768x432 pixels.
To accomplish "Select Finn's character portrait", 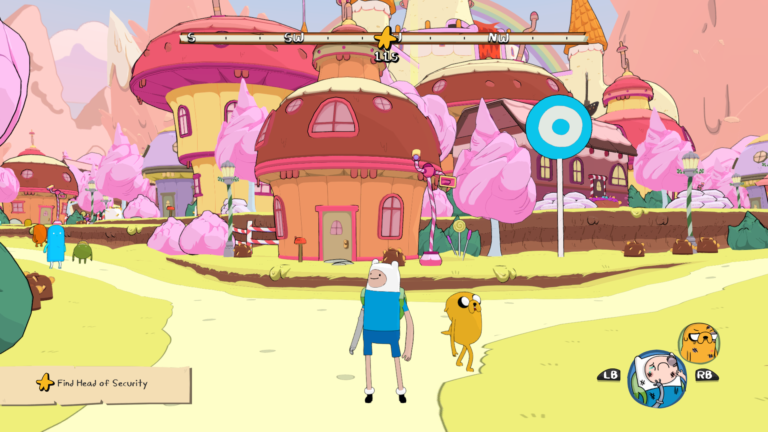I will coord(656,379).
